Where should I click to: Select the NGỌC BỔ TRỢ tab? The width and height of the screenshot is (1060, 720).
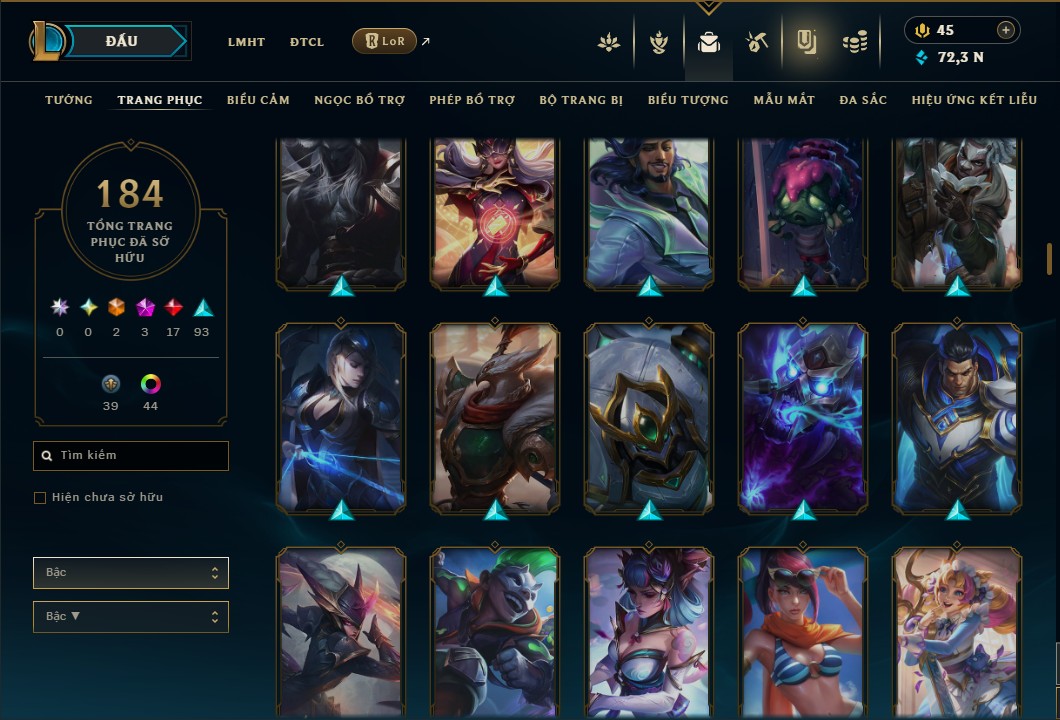tap(359, 100)
